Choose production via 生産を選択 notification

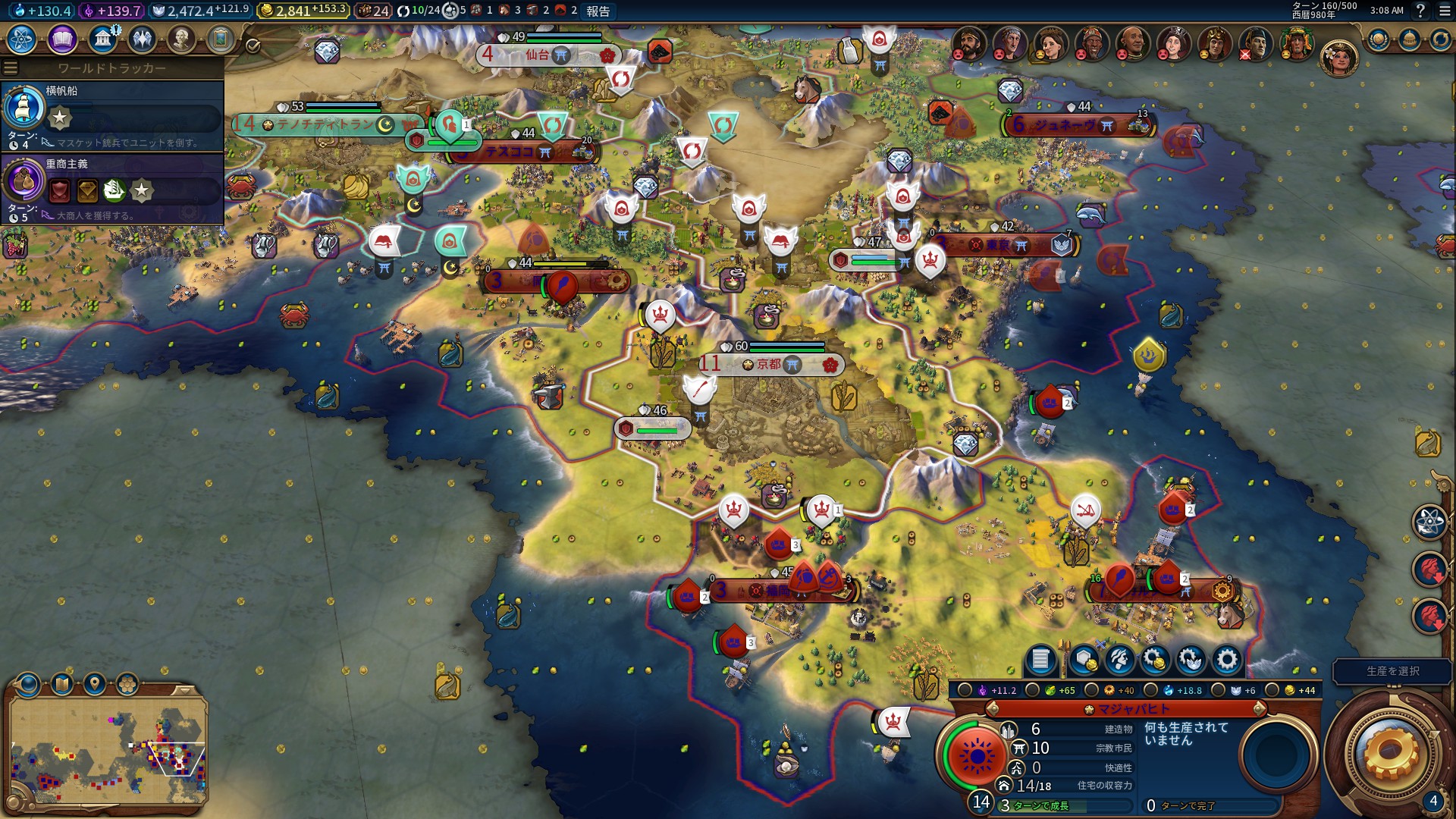coord(1392,671)
